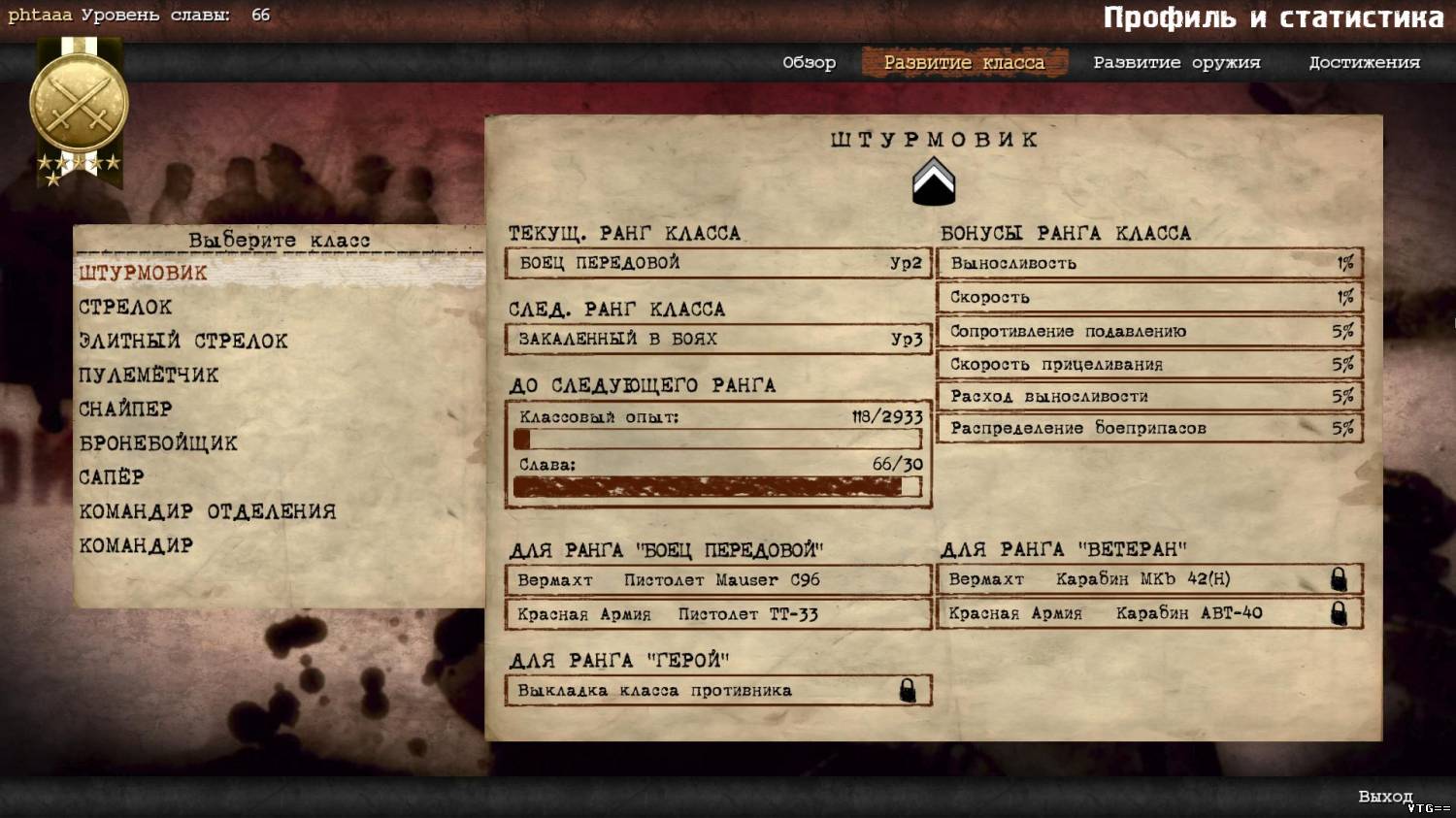Select the Сапёр class
Screen dimensions: 1456x818
click(112, 477)
